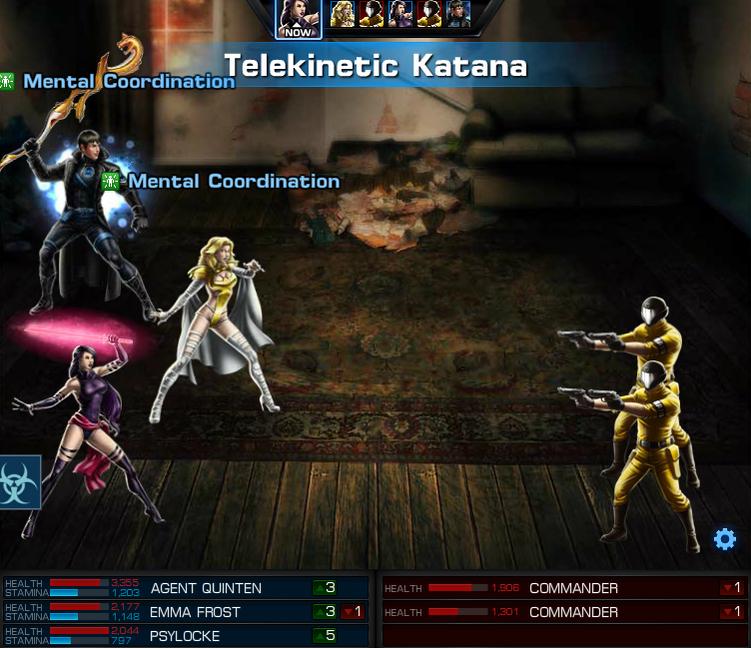Screen dimensions: 751x648
Task: Click the biohazard icon button
Action: [x=20, y=482]
